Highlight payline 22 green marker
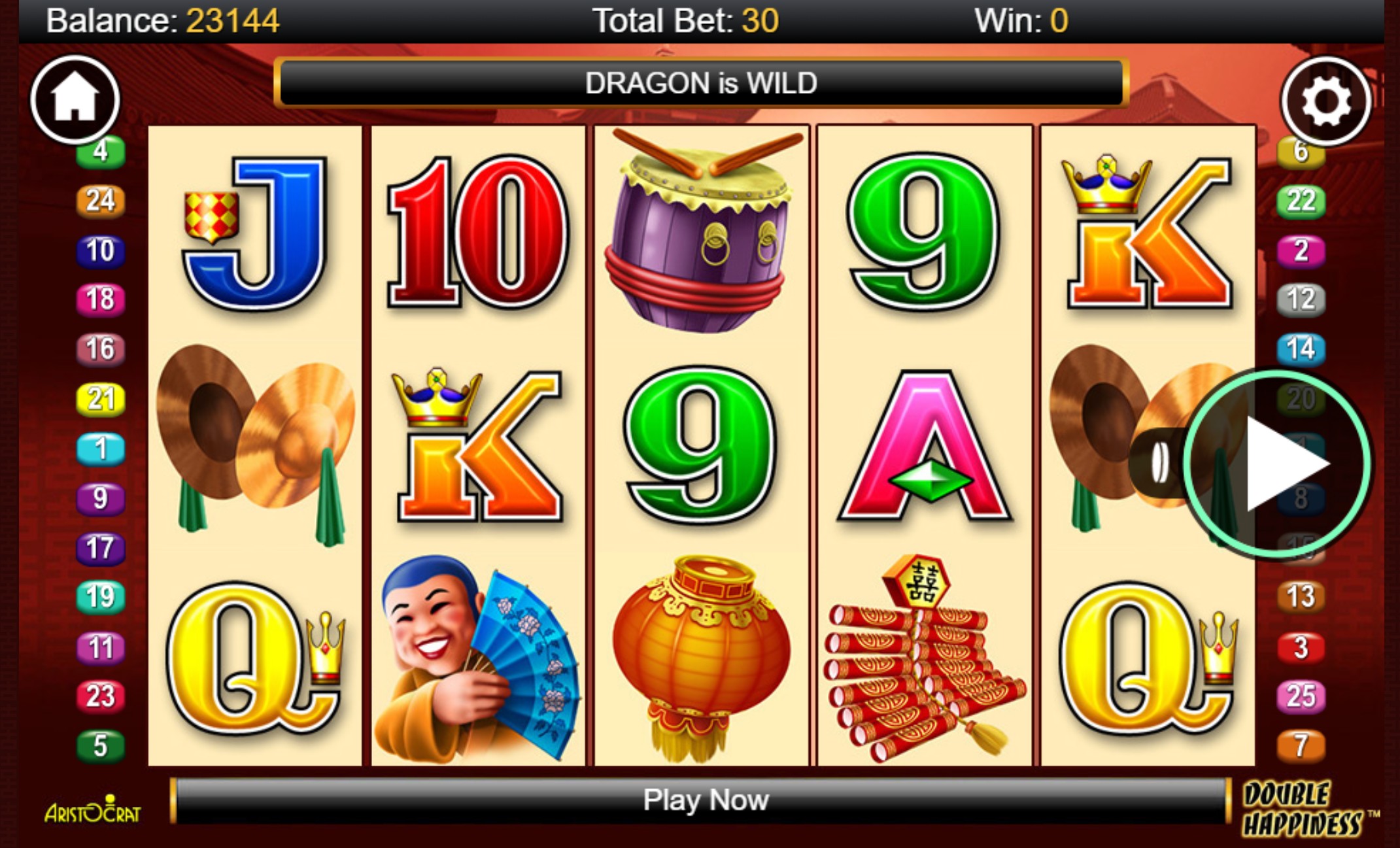The height and width of the screenshot is (848, 1400). pos(1301,200)
